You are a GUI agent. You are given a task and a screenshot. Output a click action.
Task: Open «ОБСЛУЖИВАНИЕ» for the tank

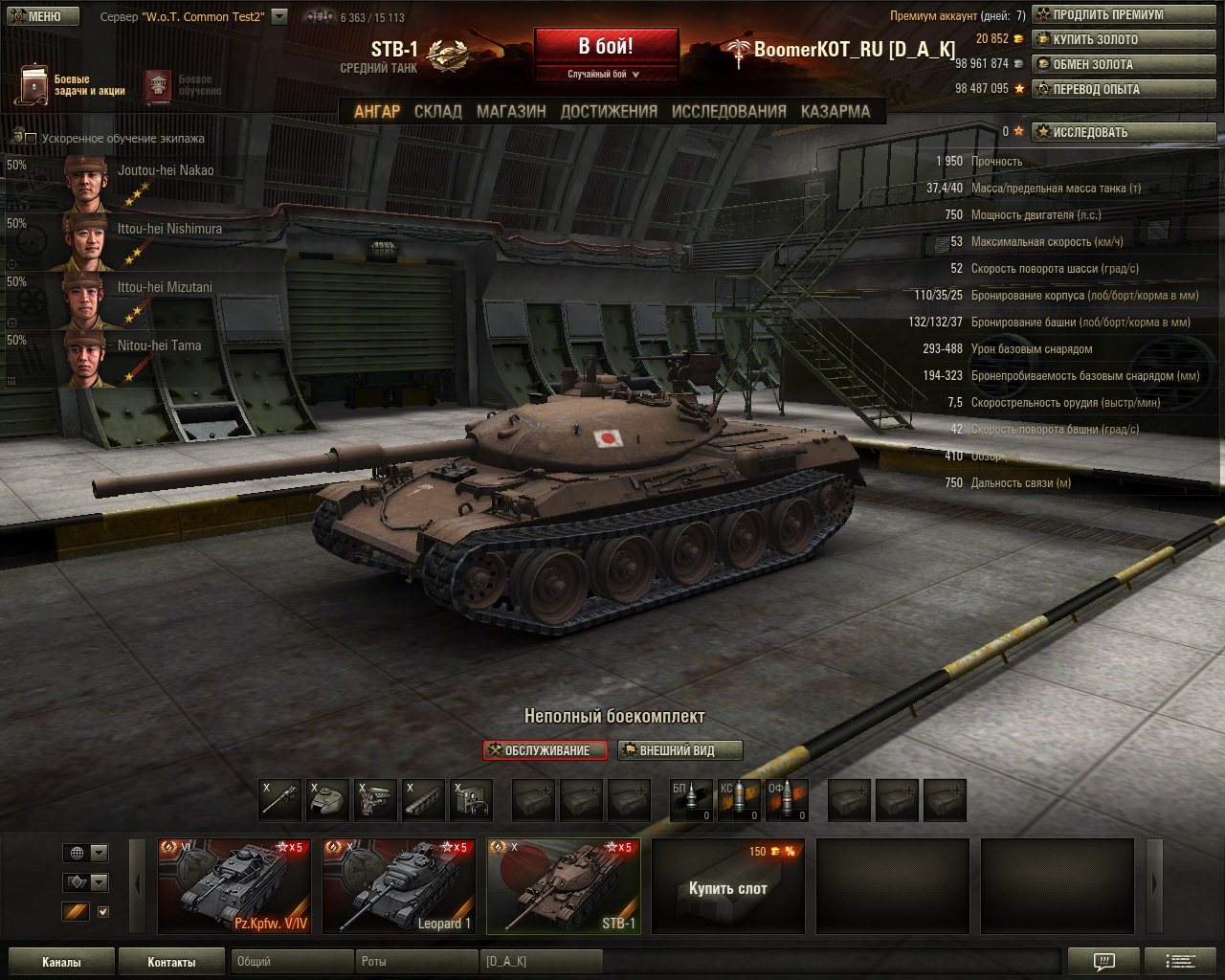[x=545, y=750]
